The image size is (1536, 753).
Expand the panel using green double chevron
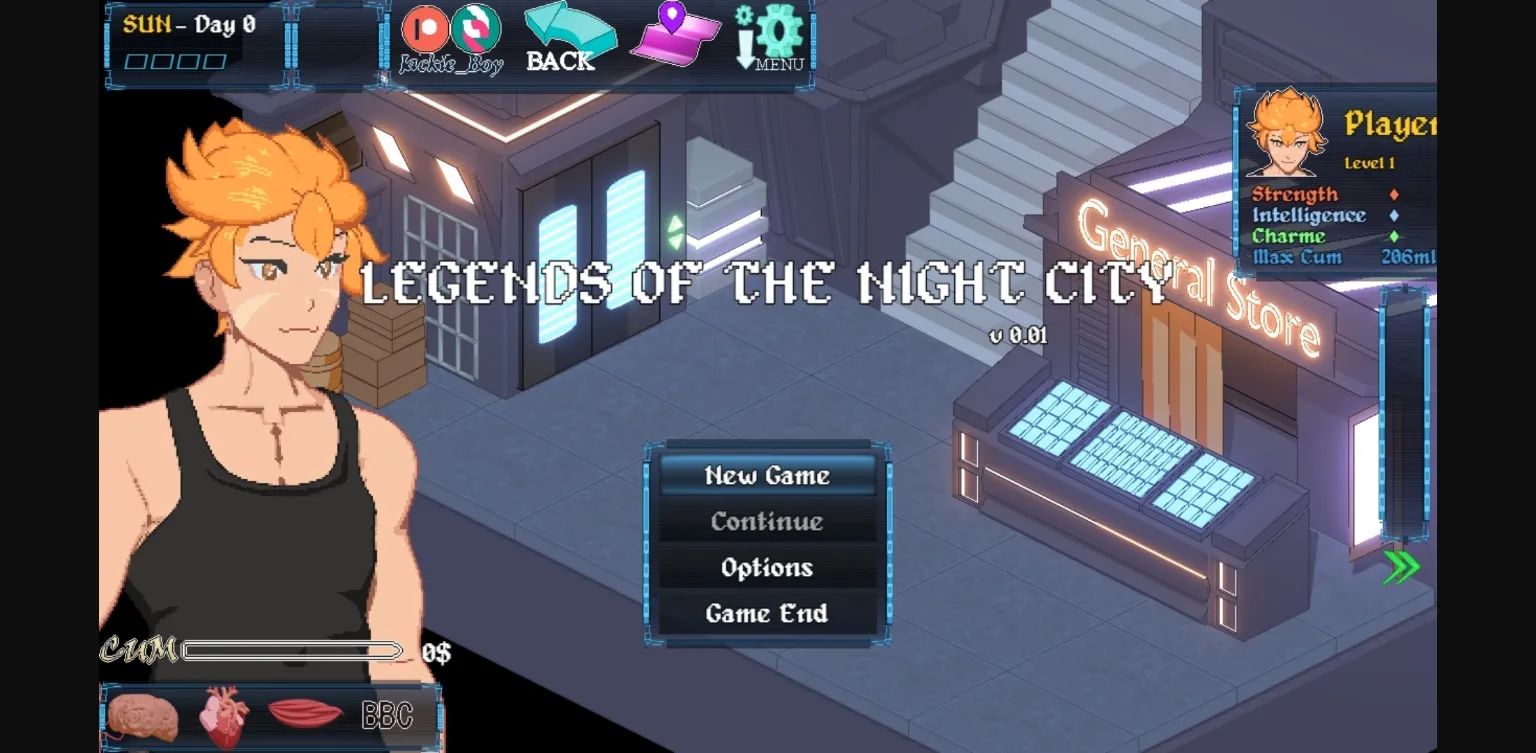click(x=1404, y=566)
